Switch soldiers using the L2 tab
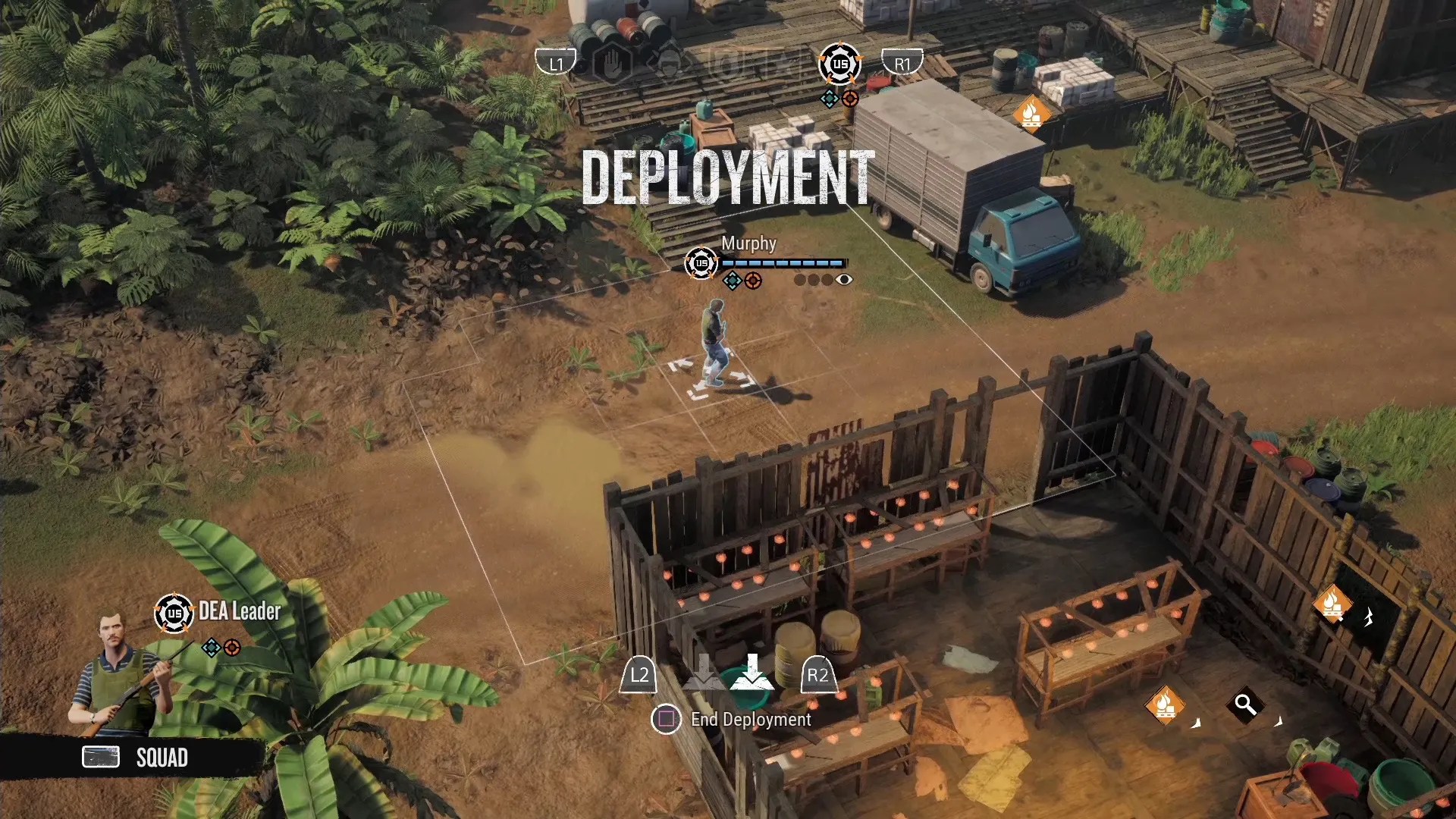This screenshot has width=1456, height=819. [x=639, y=675]
